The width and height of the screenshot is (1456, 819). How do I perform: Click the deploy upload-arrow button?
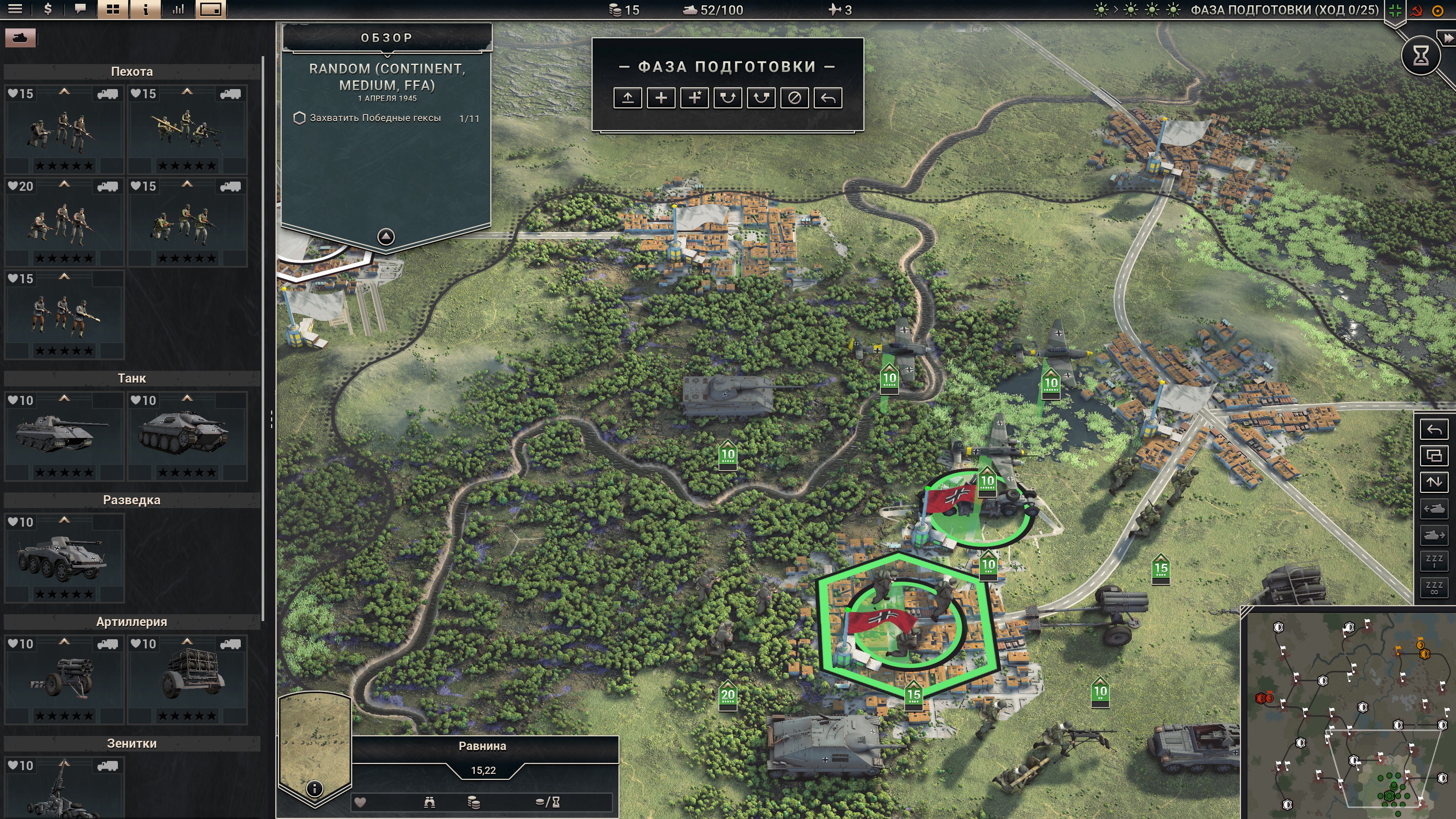click(628, 98)
